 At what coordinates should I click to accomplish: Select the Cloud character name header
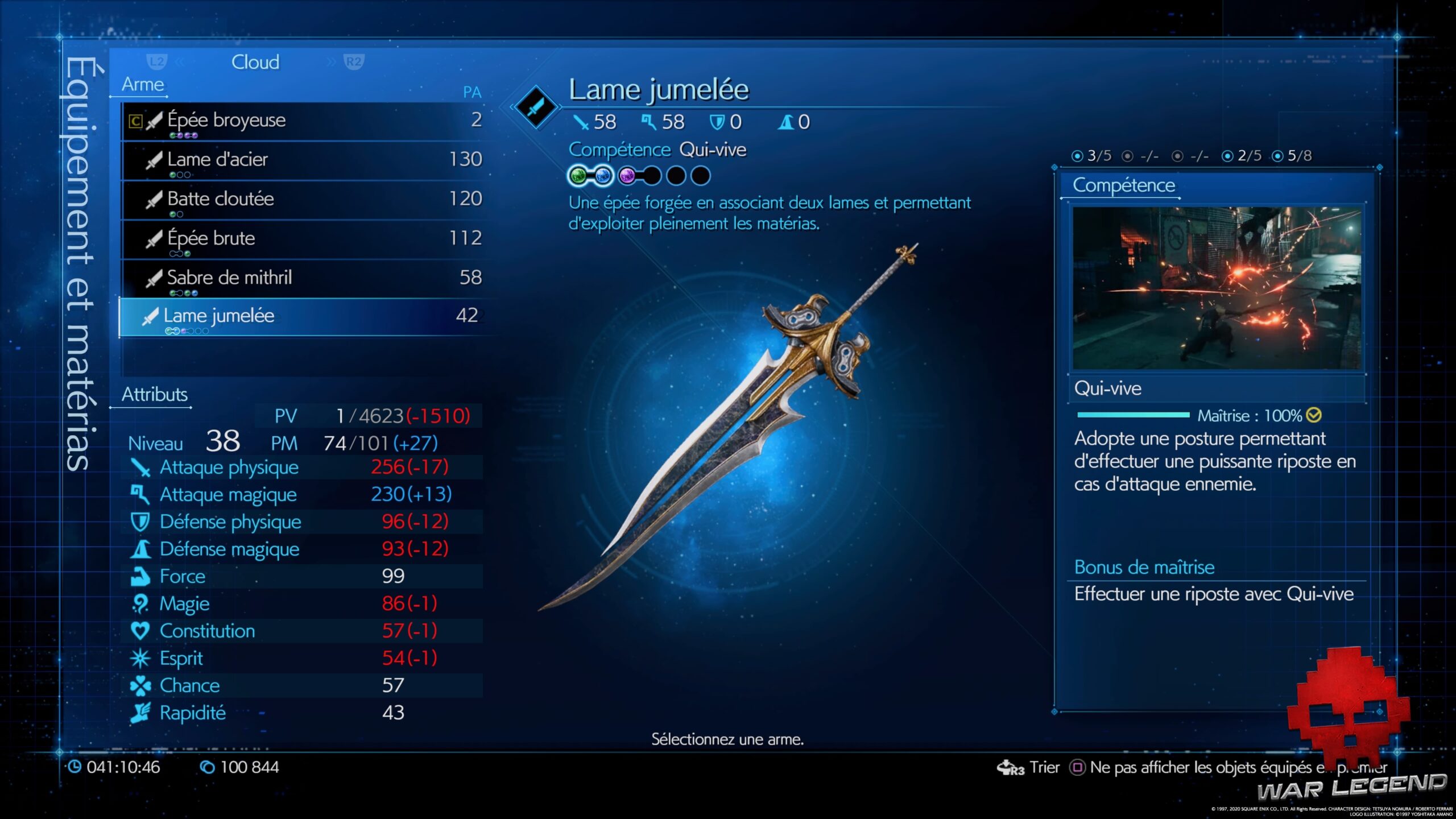pos(255,62)
